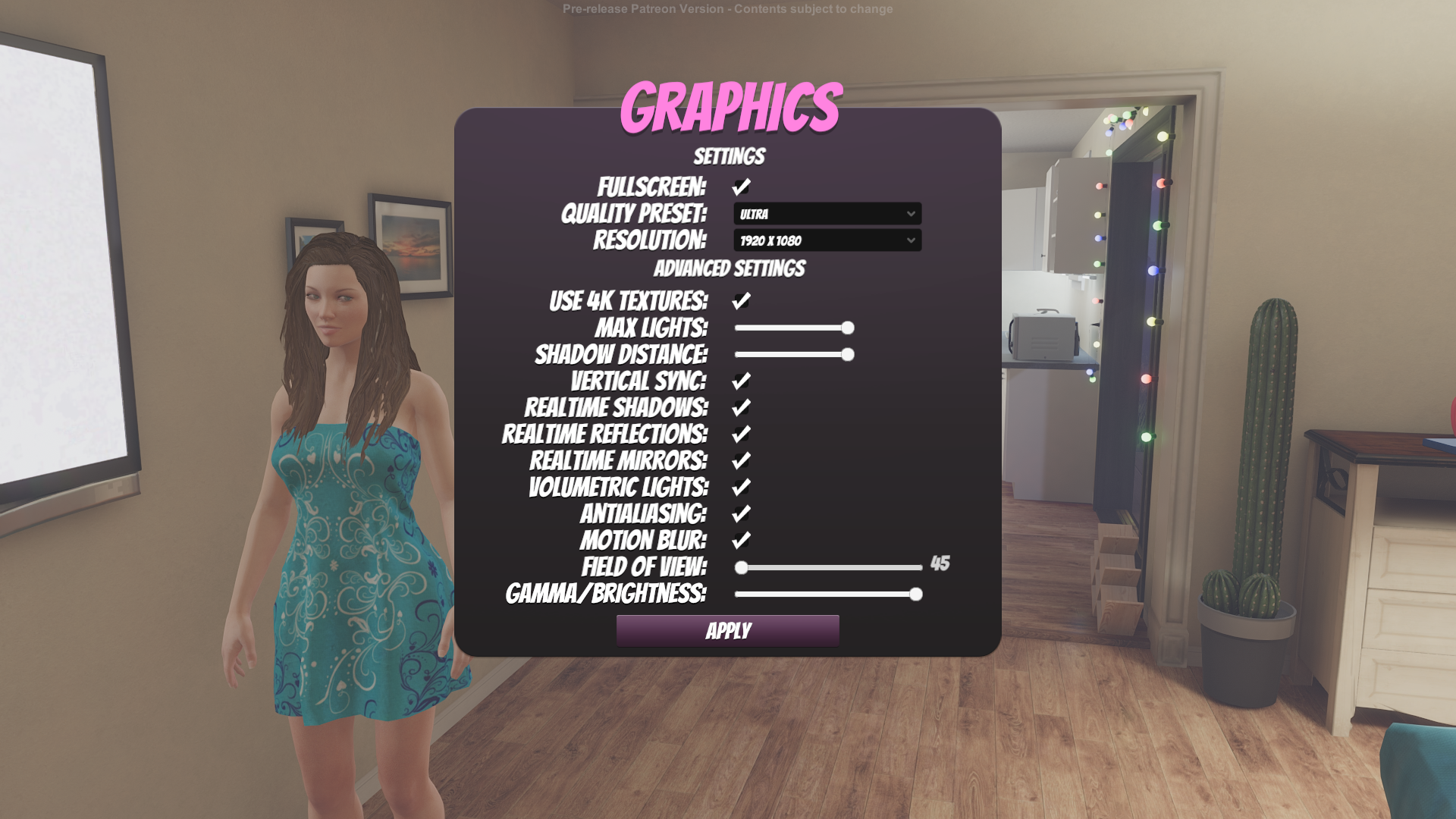The width and height of the screenshot is (1456, 819).
Task: Open the Quality Preset dropdown
Action: pyautogui.click(x=827, y=215)
